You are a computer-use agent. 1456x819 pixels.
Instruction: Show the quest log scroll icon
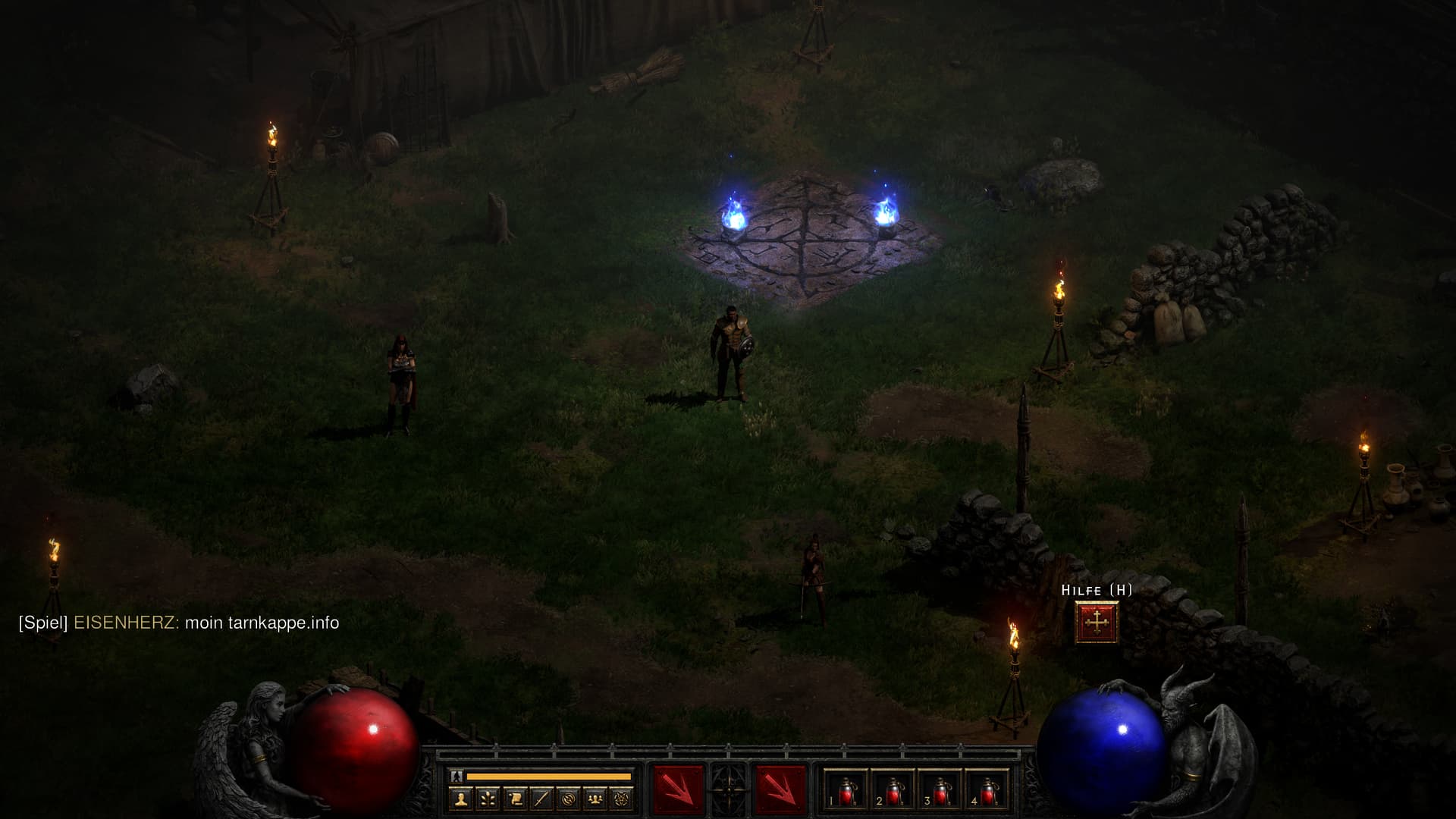click(x=515, y=799)
